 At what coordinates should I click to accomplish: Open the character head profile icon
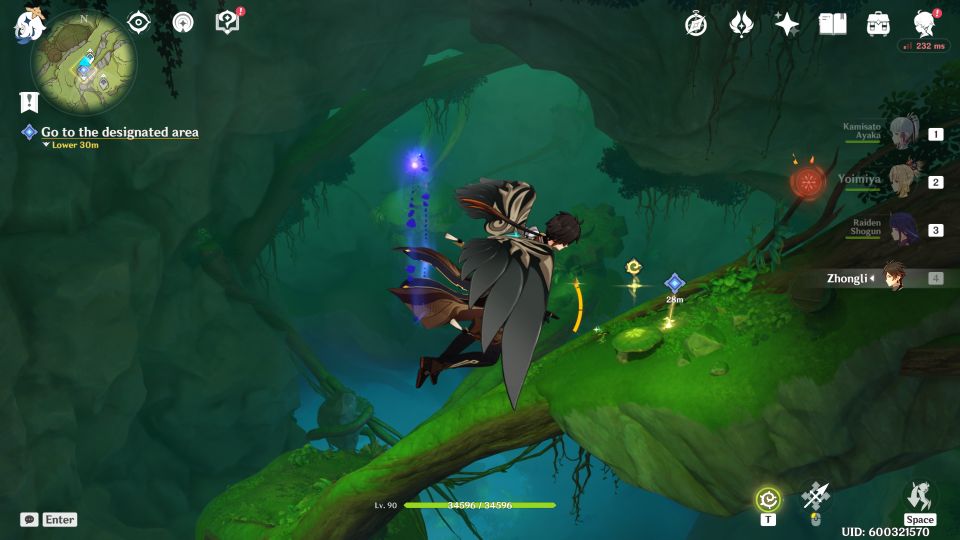pos(924,24)
